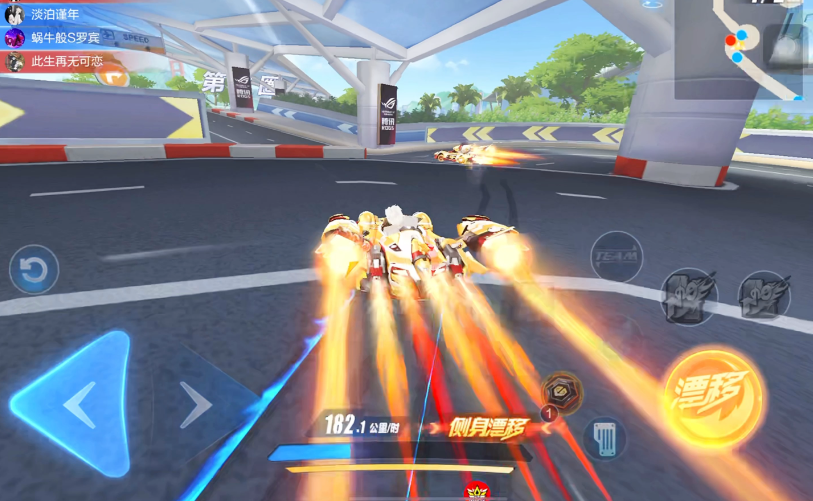Steer left with the blue left arrow
Screen dimensions: 813x501
pos(76,404)
